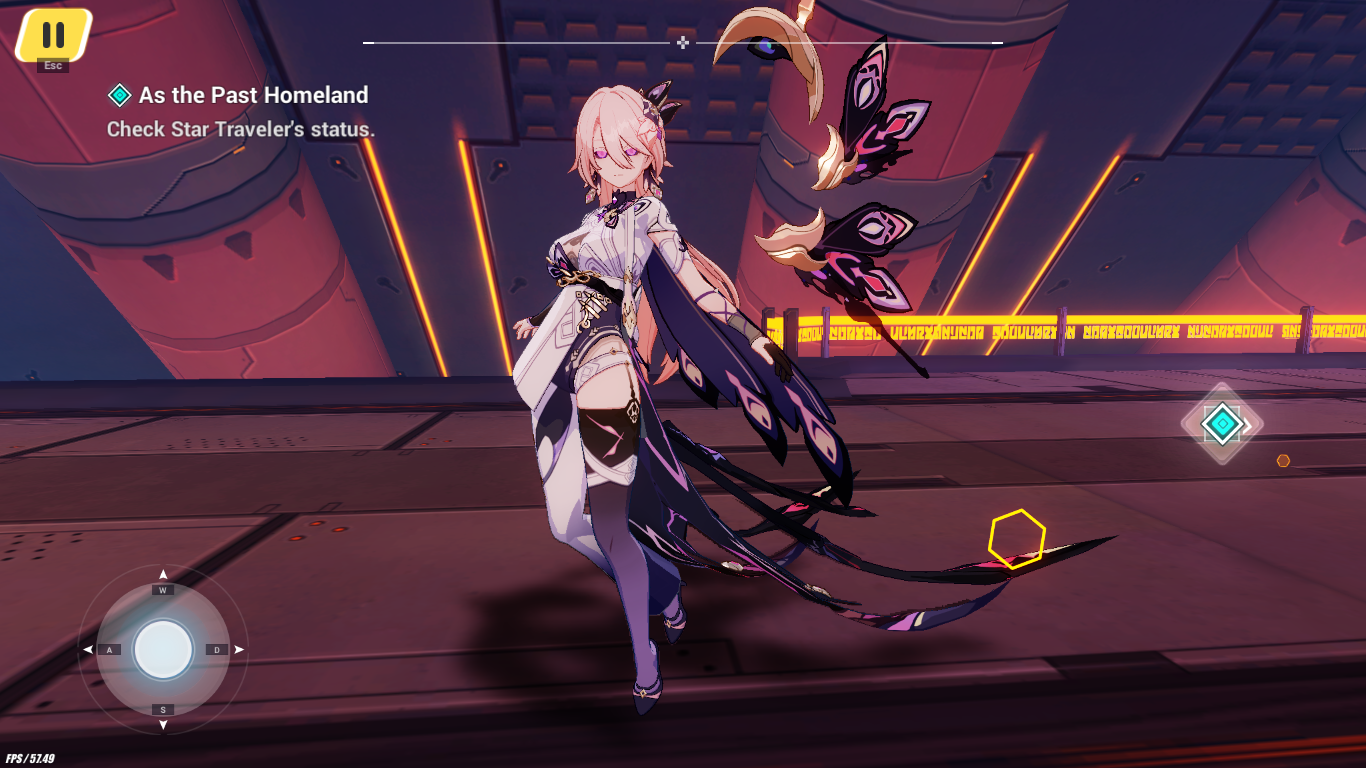Viewport: 1366px width, 768px height.
Task: Click the right triangle arrow on the joystick ring
Action: click(x=238, y=650)
